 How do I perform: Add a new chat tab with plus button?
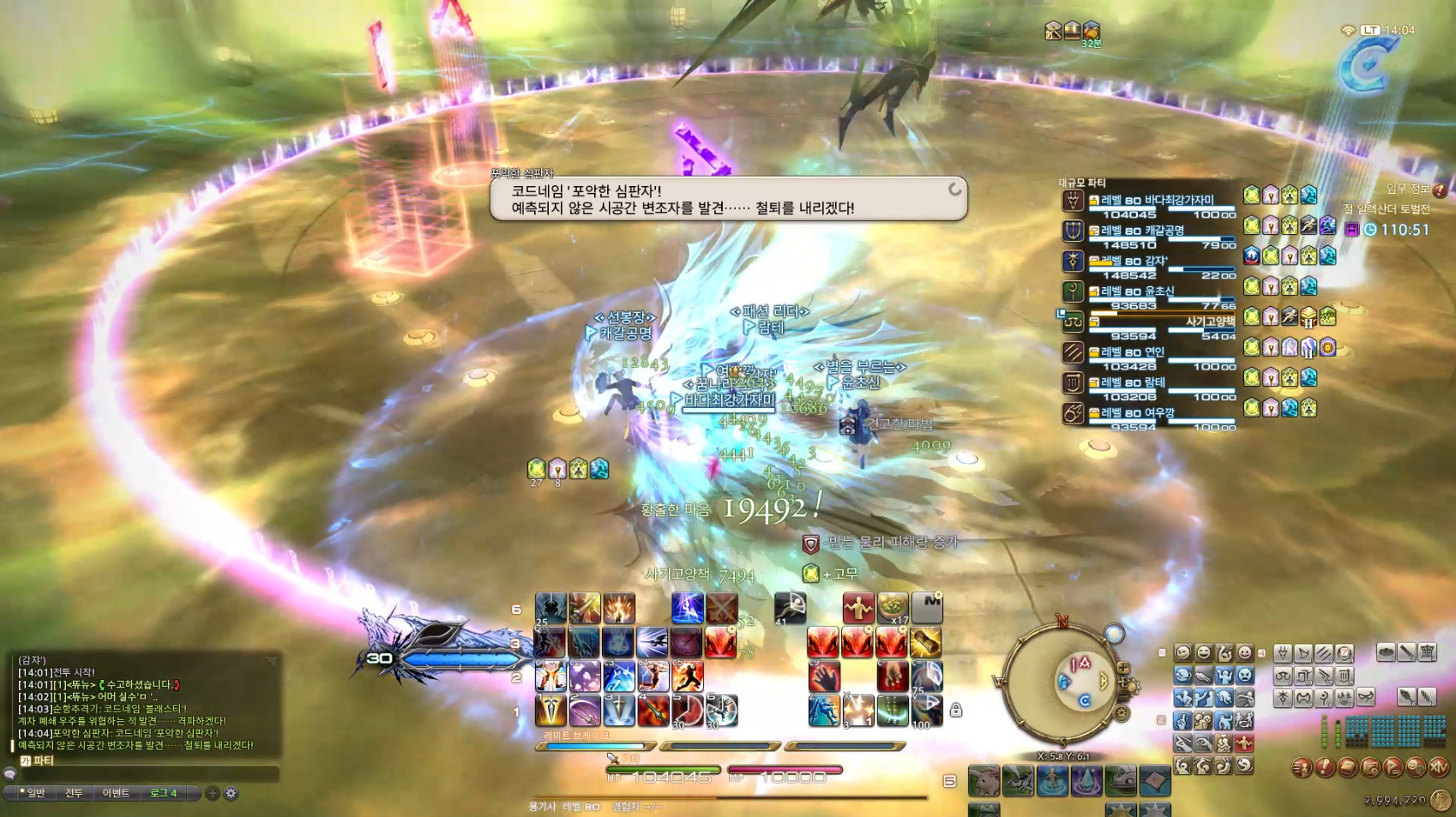pos(213,793)
